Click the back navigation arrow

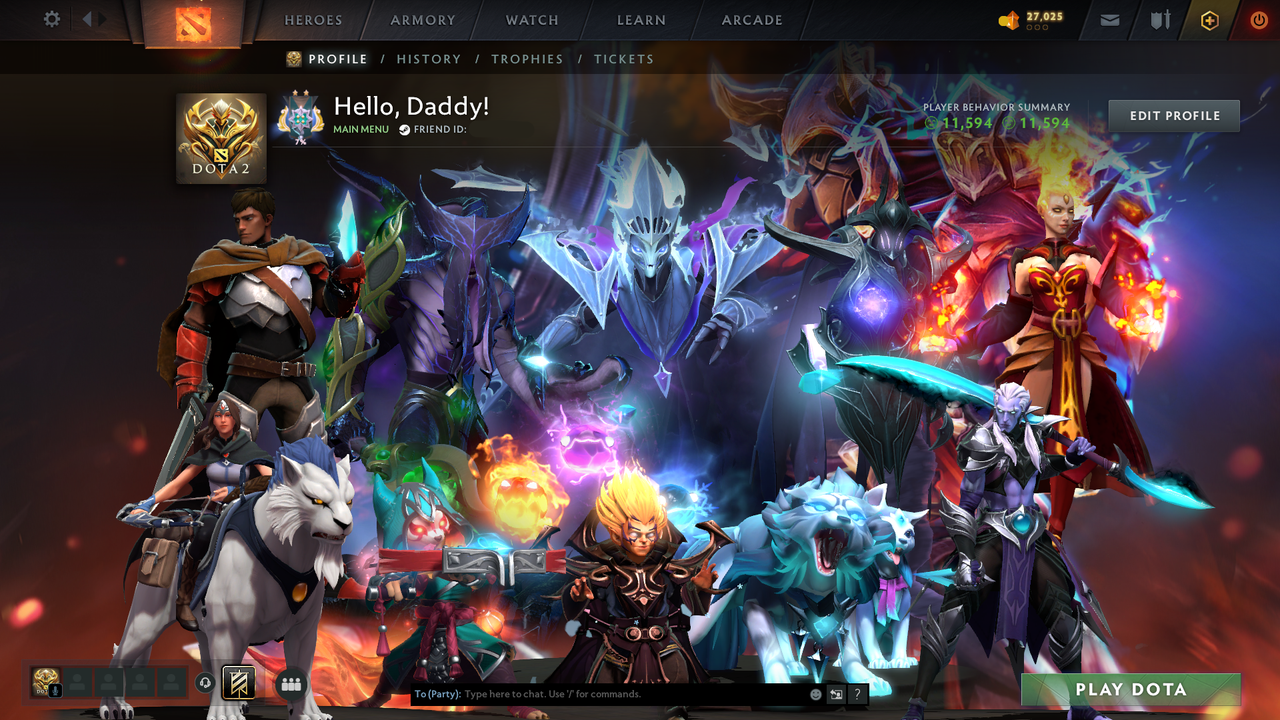point(88,17)
